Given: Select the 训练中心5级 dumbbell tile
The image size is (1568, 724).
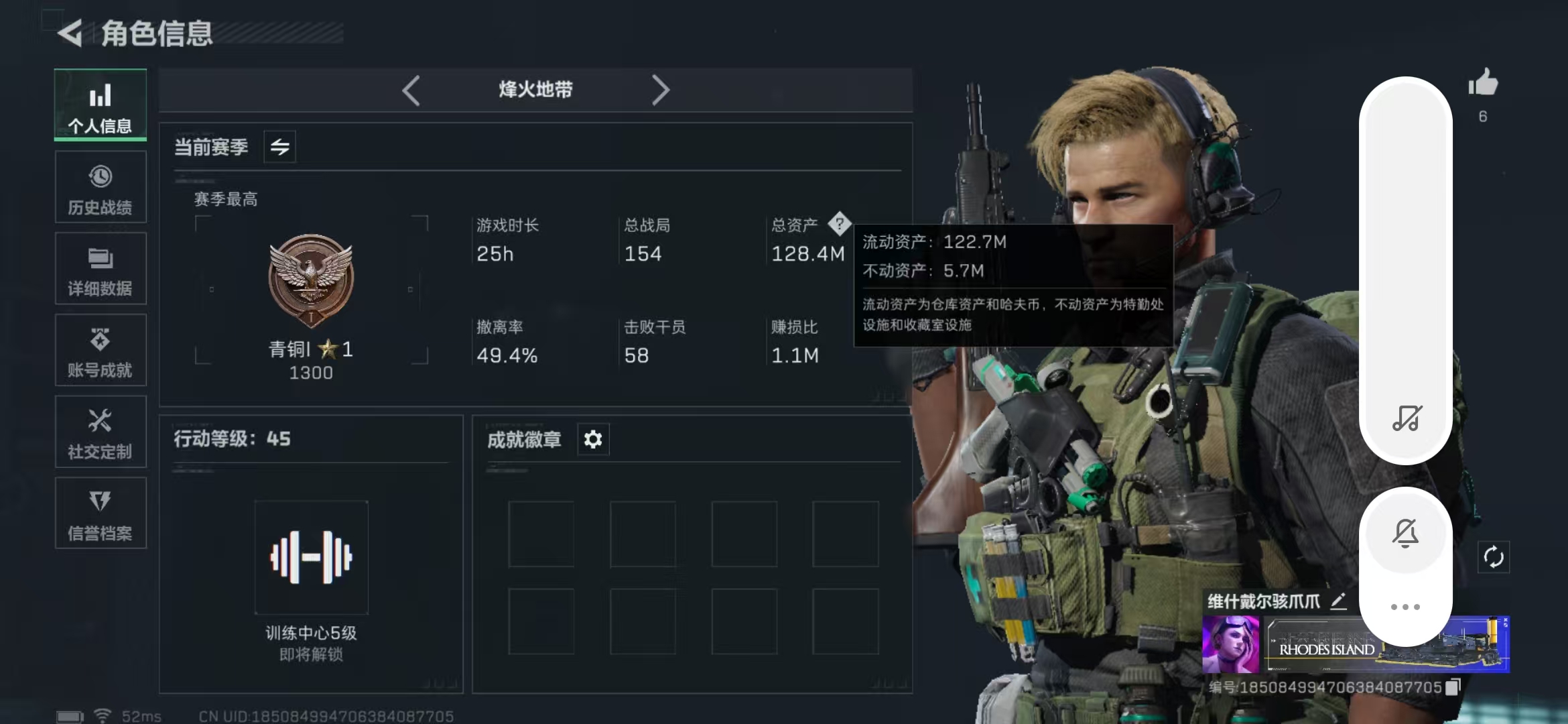Looking at the screenshot, I should pos(312,557).
